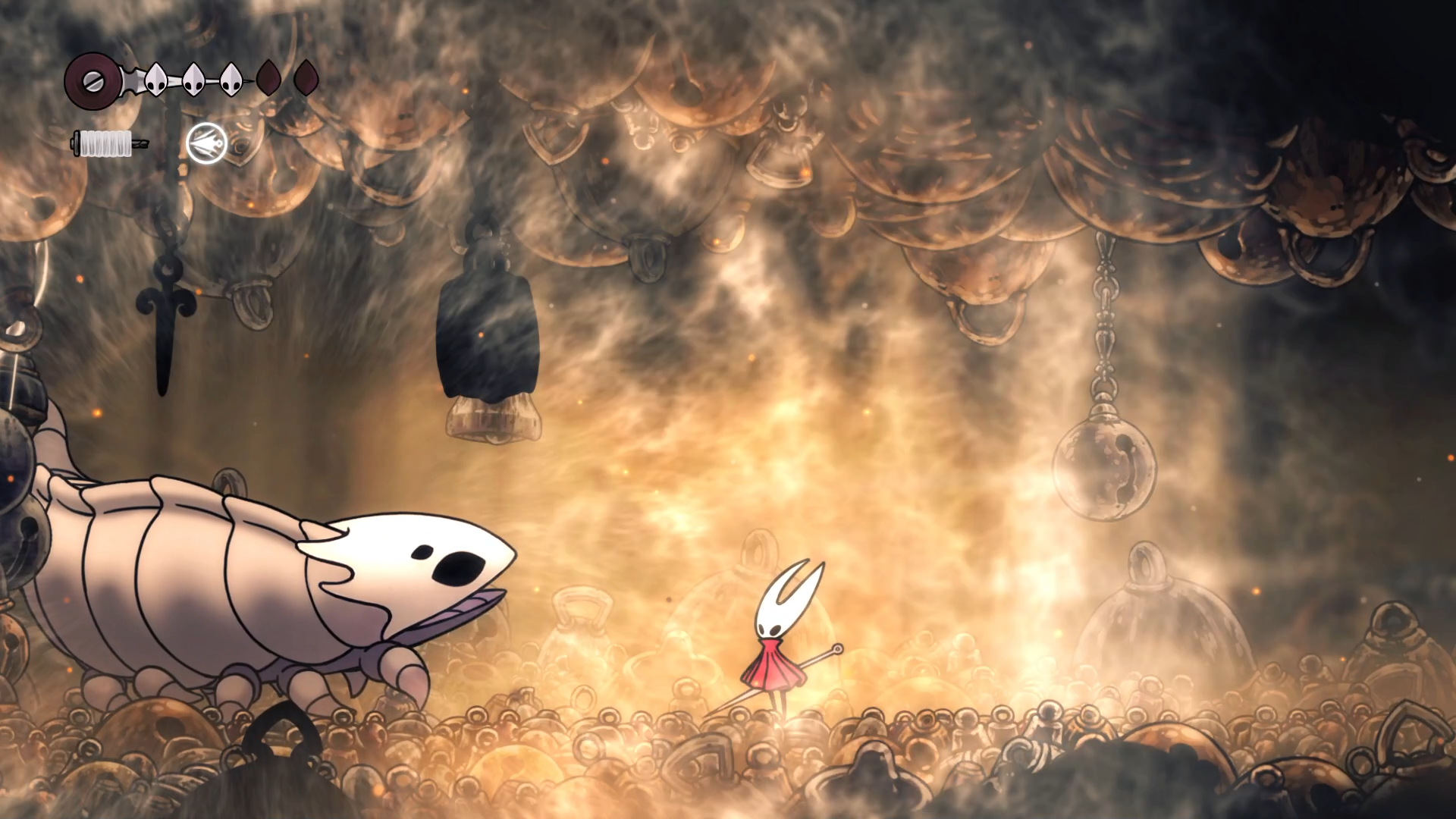Toggle the last empty health mask
Screen dimensions: 1456x819
(x=306, y=79)
